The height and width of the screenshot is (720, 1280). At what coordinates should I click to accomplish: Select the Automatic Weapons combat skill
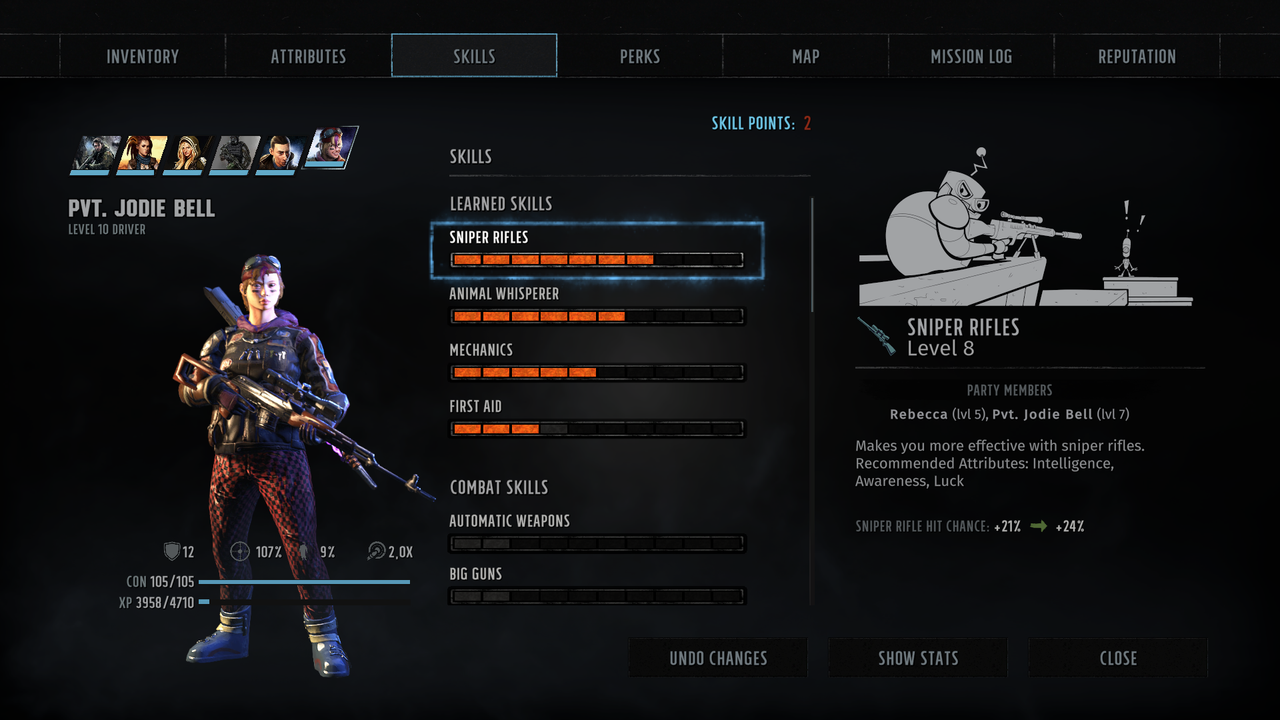click(597, 533)
